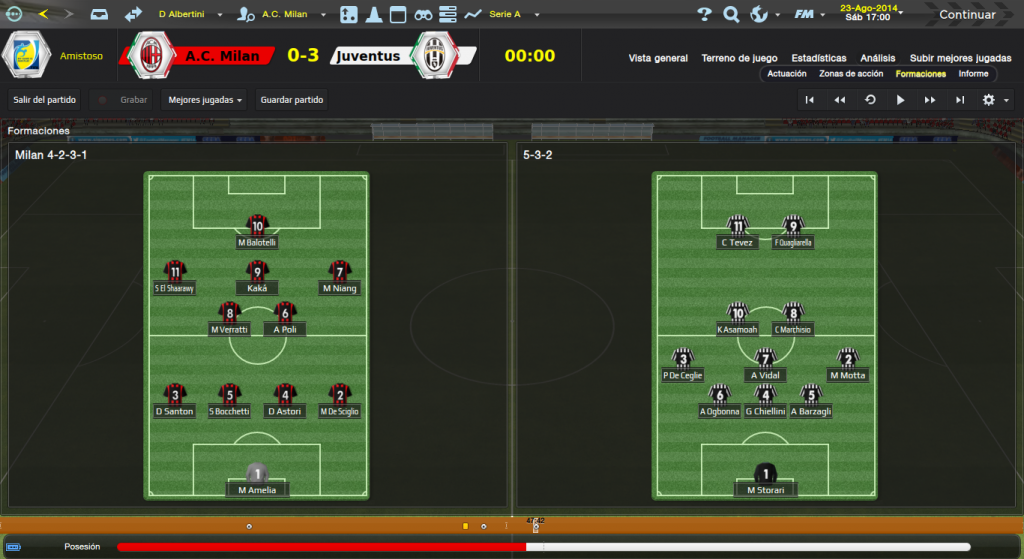The height and width of the screenshot is (559, 1024).
Task: Exit the match with Salir del partido
Action: coord(45,100)
